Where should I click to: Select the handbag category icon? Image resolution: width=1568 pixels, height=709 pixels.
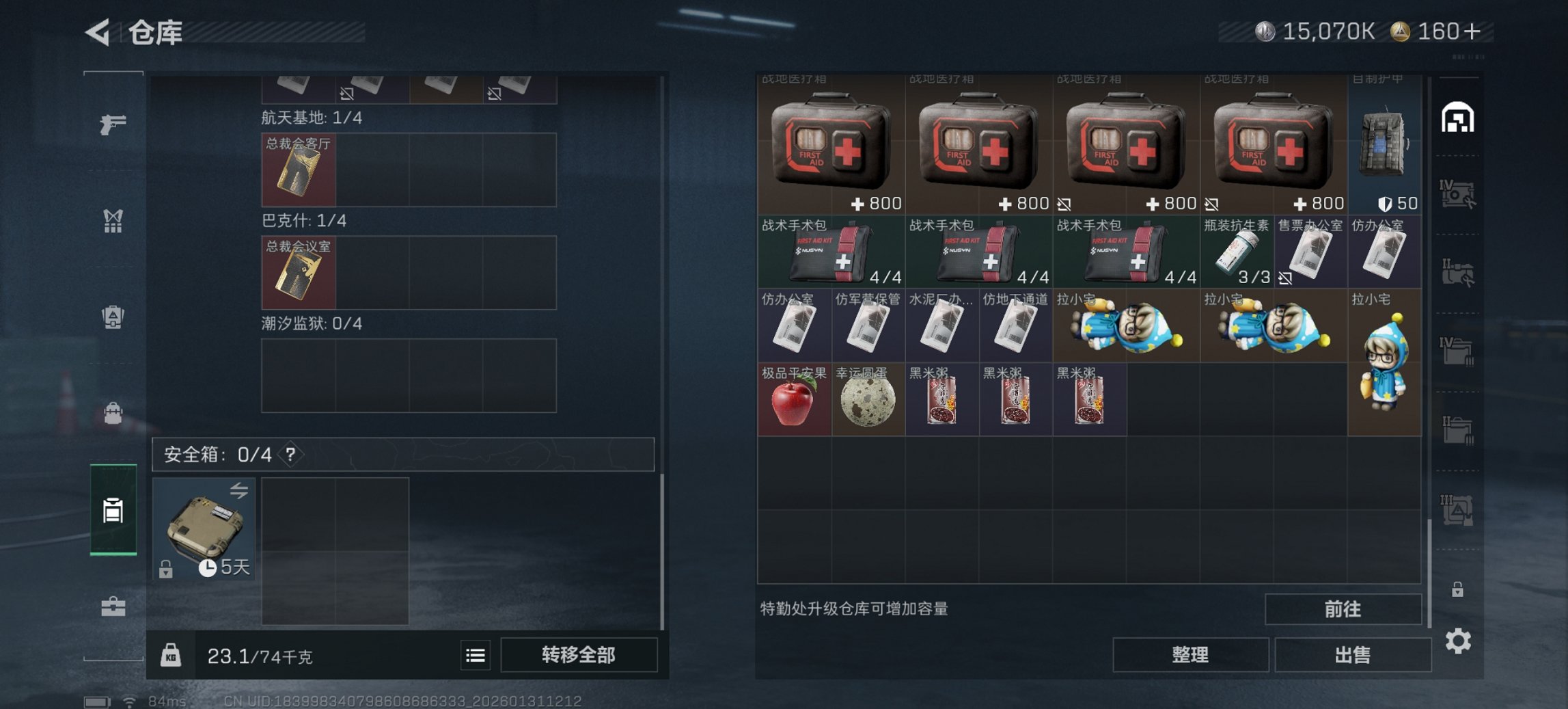coord(115,412)
